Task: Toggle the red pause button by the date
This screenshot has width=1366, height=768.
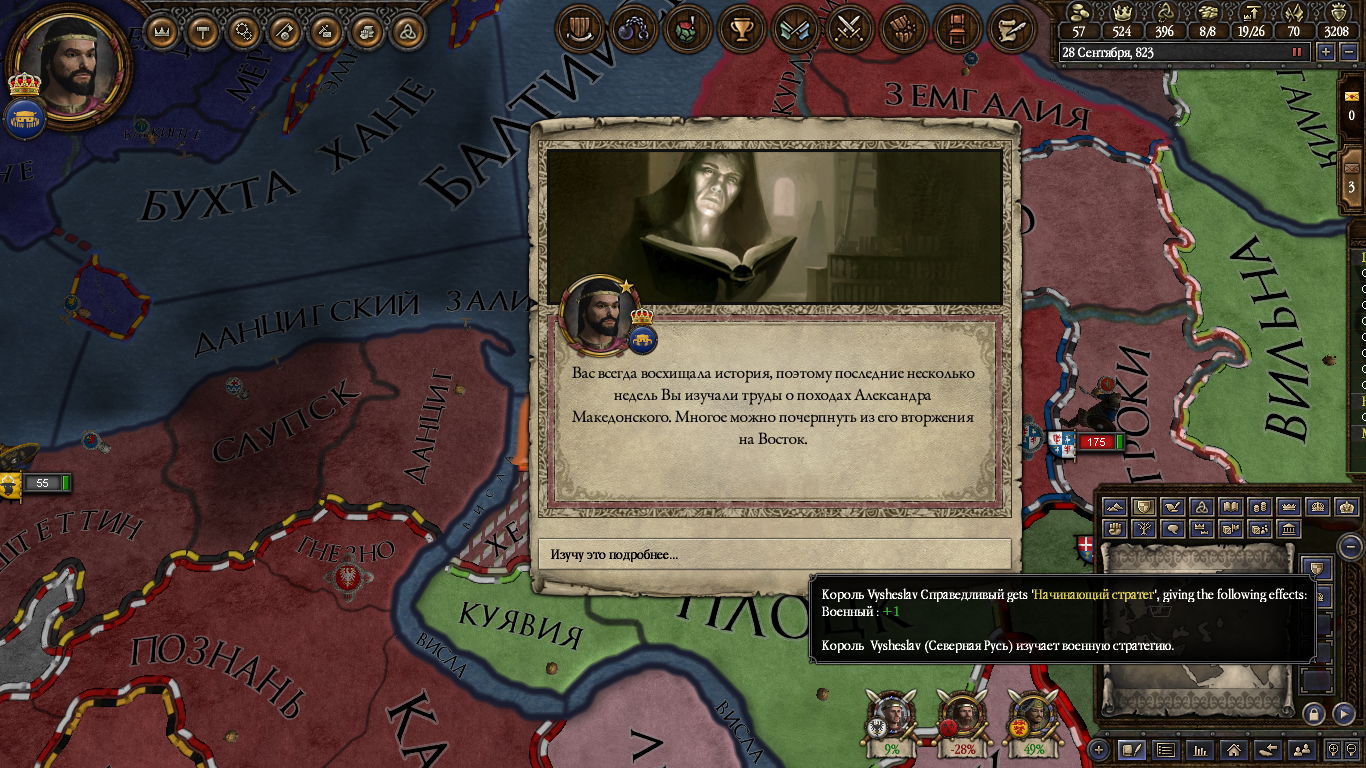Action: point(1298,52)
